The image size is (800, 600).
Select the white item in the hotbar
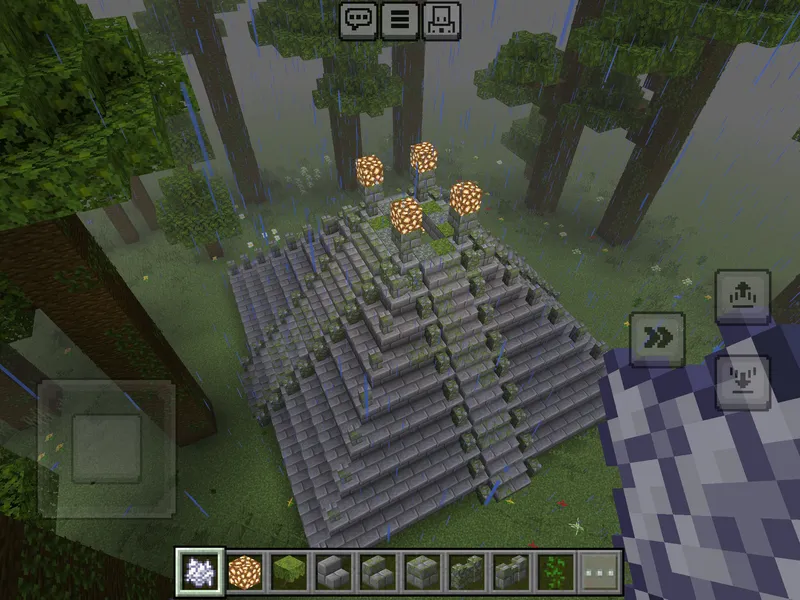(200, 572)
